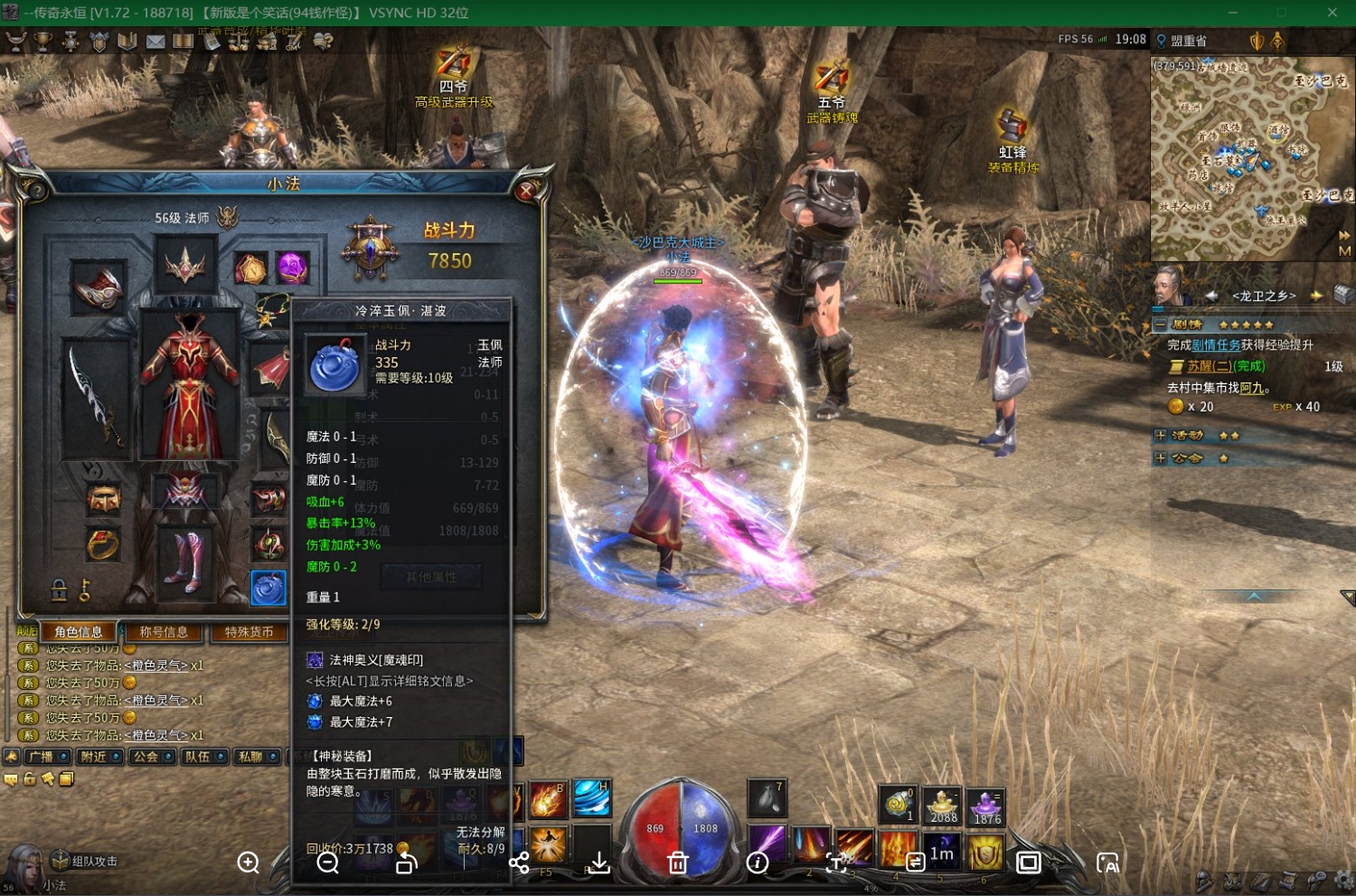Expand the 活动 quest section

(x=1161, y=436)
